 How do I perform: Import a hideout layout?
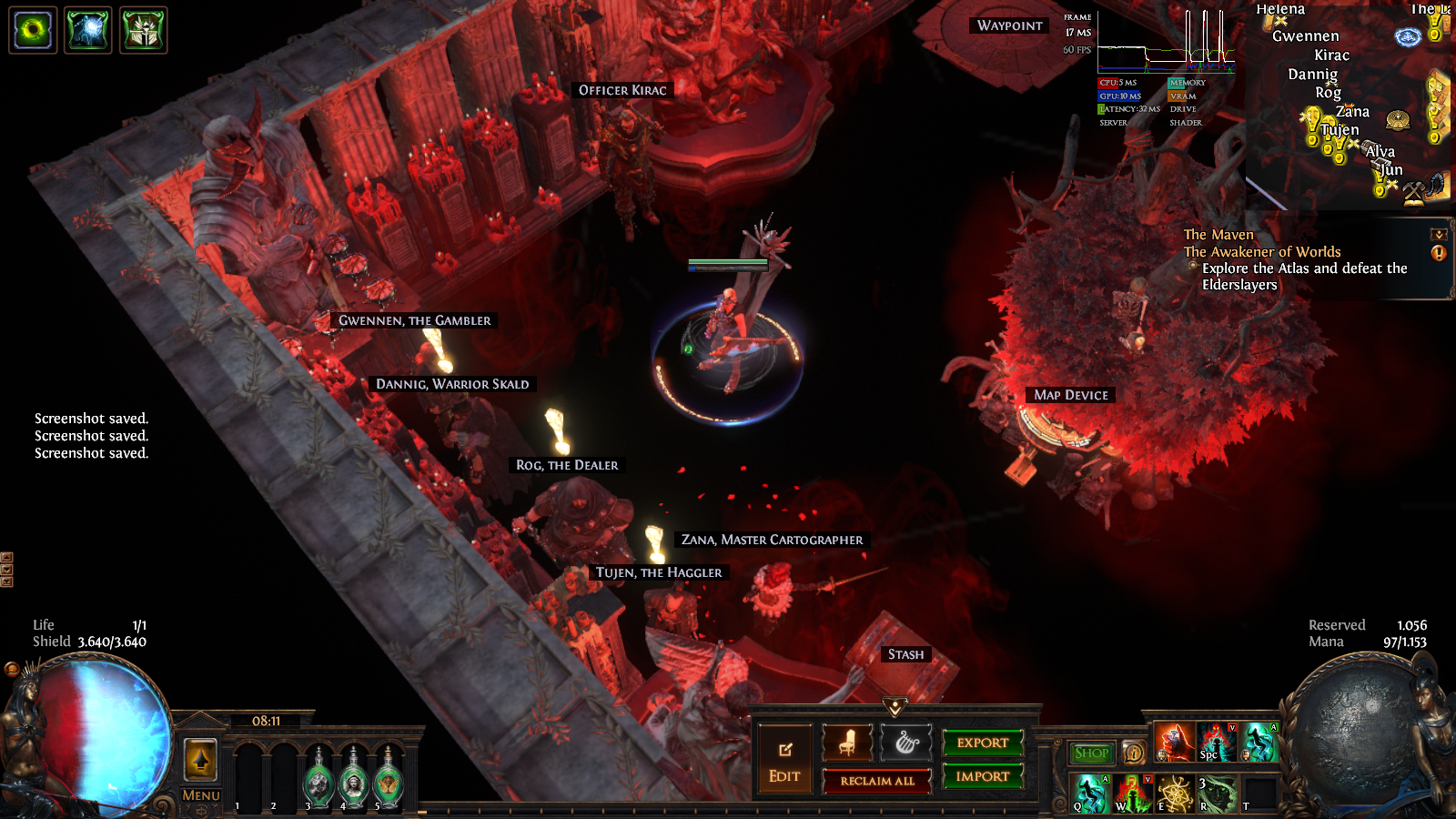point(983,776)
